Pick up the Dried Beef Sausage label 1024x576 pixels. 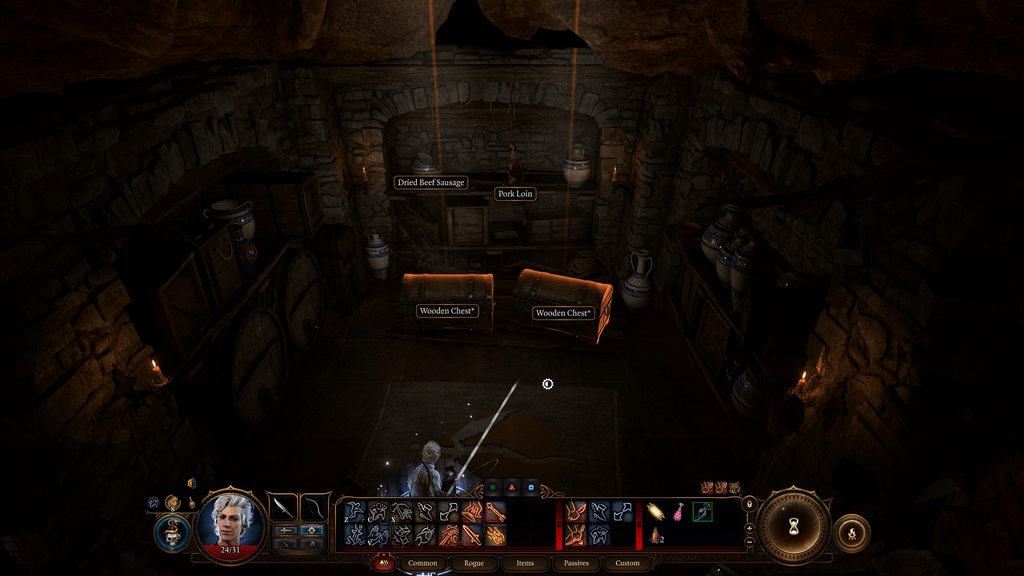[431, 183]
